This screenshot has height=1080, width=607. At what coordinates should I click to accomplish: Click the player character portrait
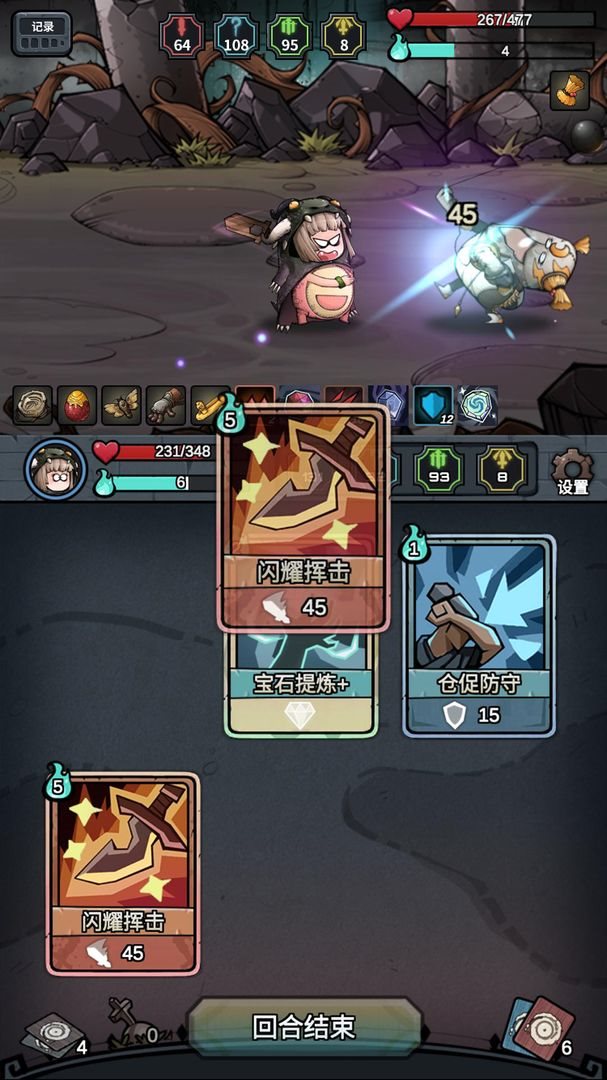point(54,469)
